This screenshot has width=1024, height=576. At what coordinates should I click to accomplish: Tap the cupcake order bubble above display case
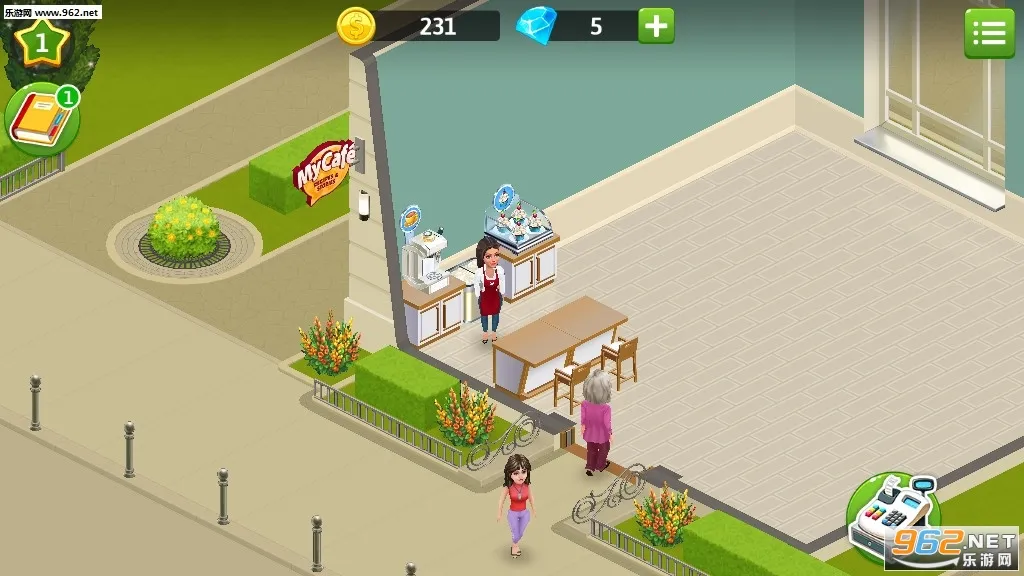(x=505, y=195)
